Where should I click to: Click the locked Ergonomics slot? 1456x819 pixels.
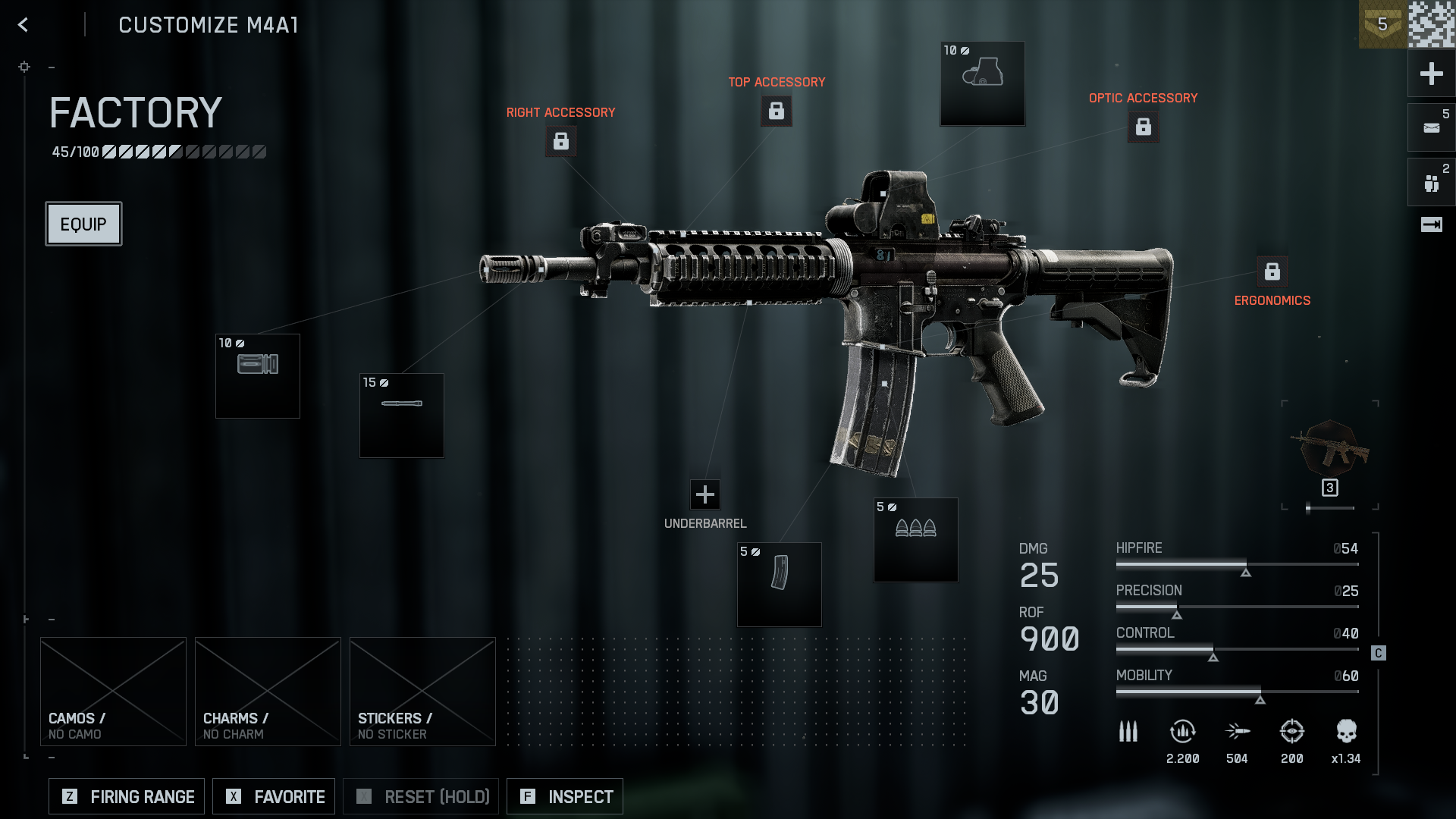(x=1272, y=271)
